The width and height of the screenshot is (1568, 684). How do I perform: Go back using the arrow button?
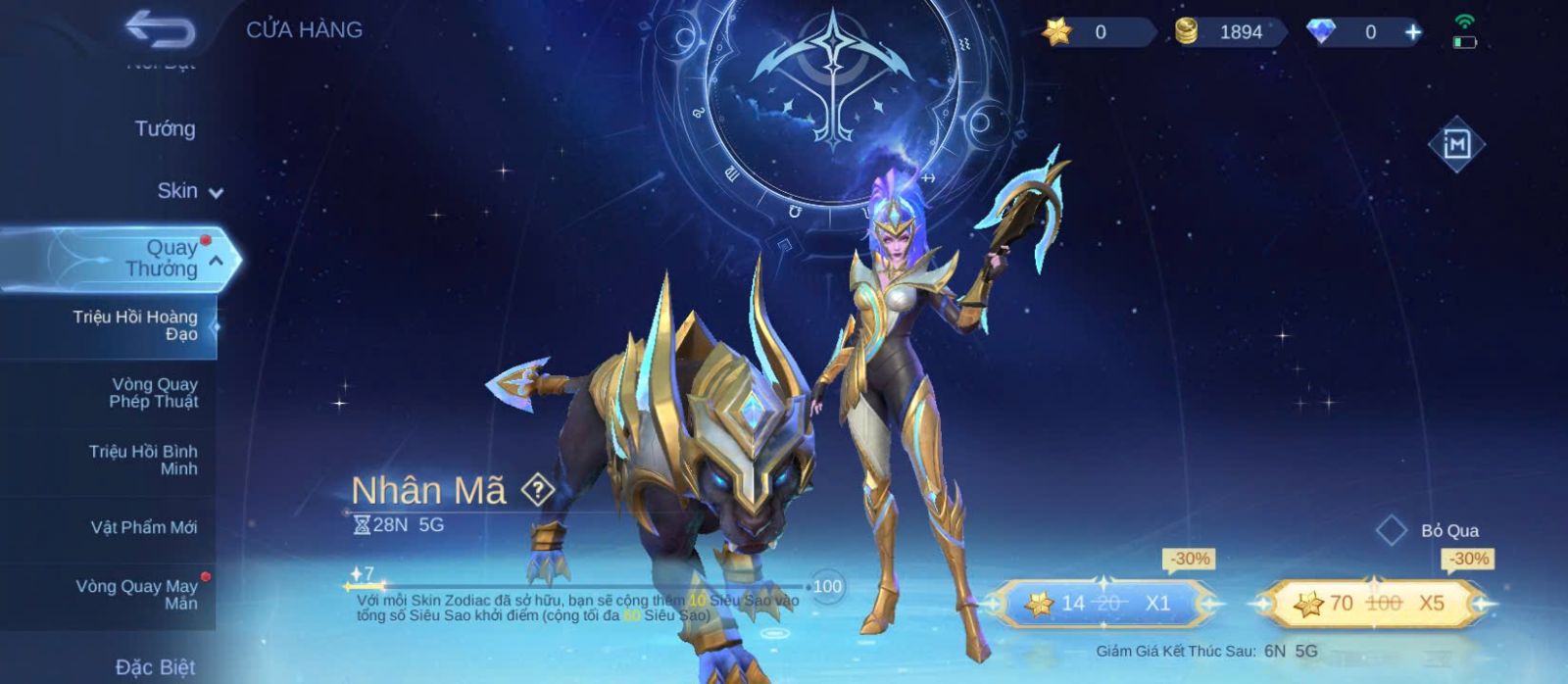point(160,29)
